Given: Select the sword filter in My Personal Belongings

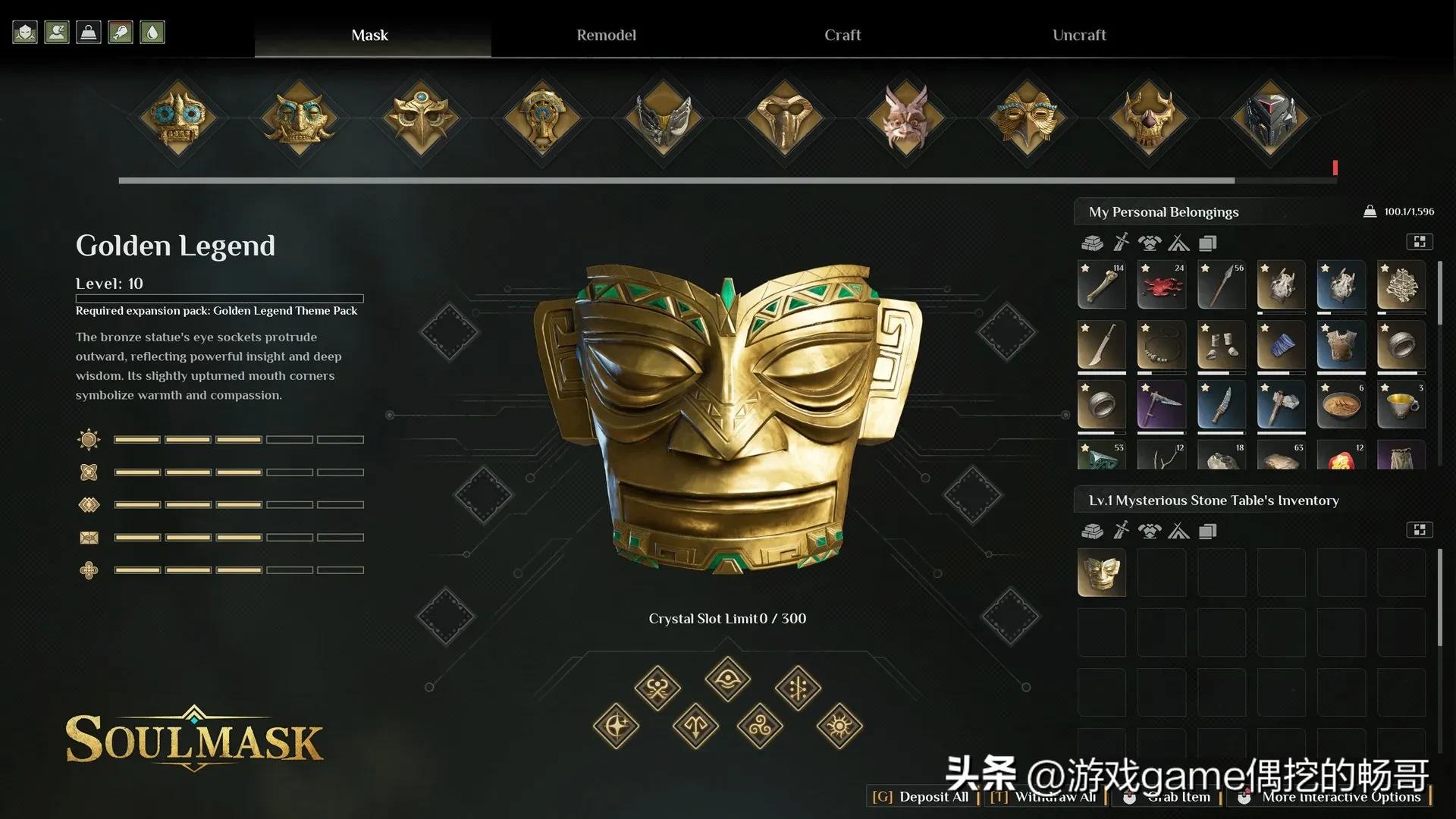Looking at the screenshot, I should pos(1121,243).
